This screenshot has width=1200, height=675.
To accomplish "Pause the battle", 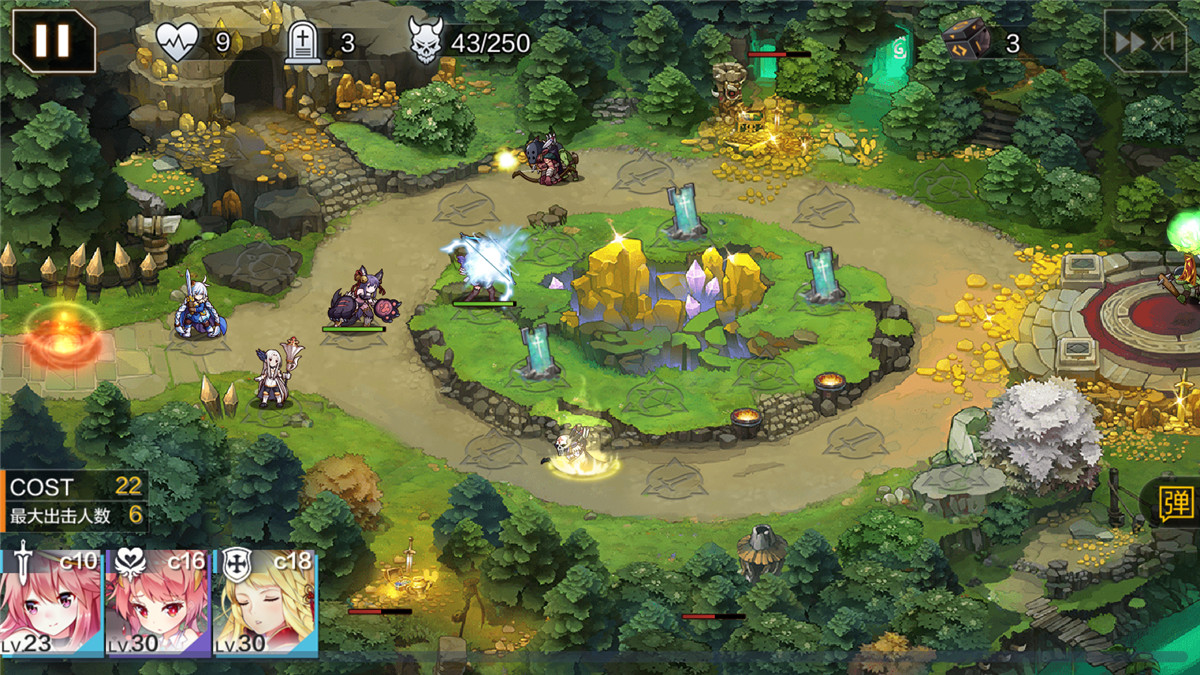I will tap(53, 41).
